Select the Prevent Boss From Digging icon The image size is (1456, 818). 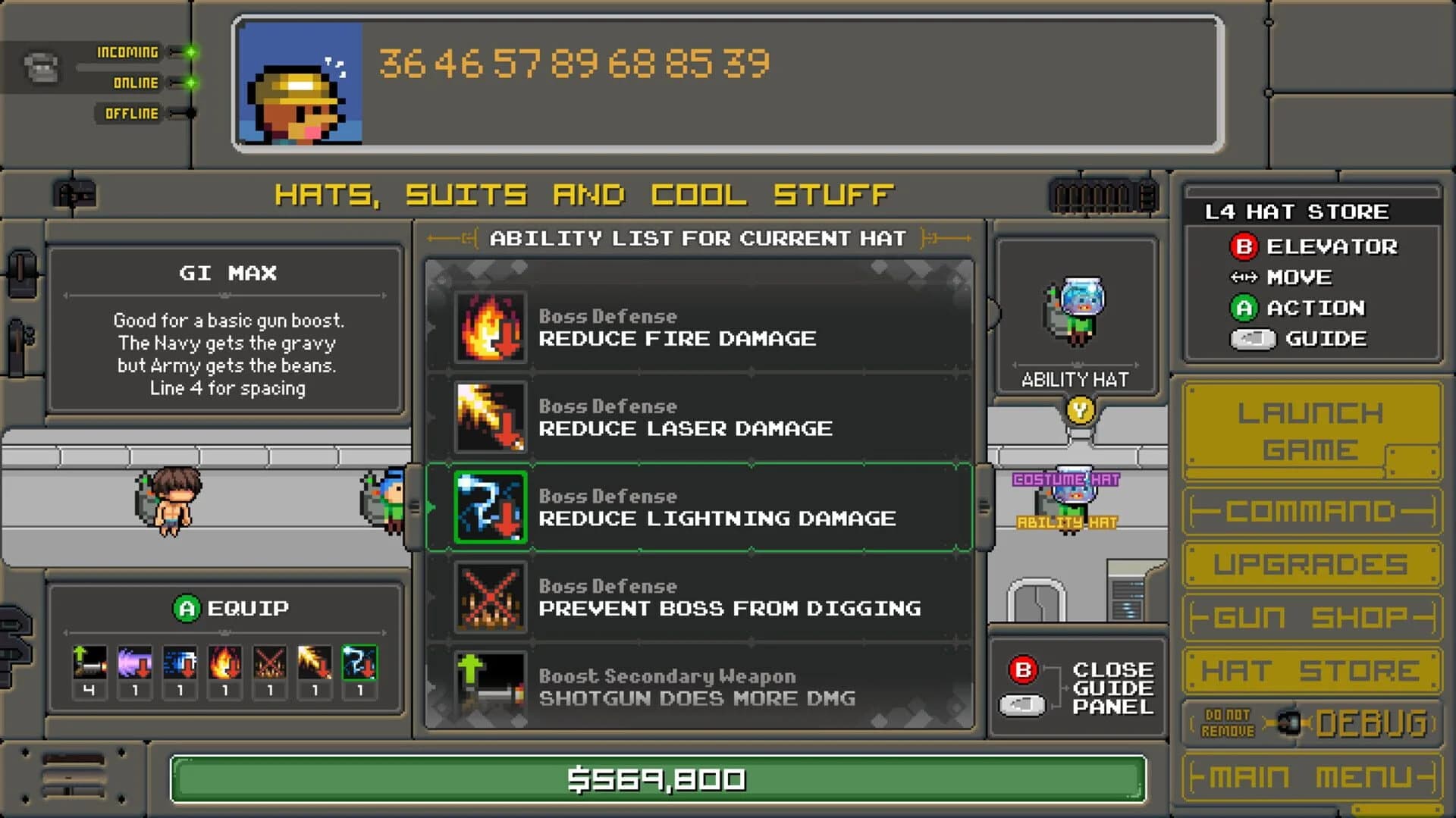coord(490,597)
